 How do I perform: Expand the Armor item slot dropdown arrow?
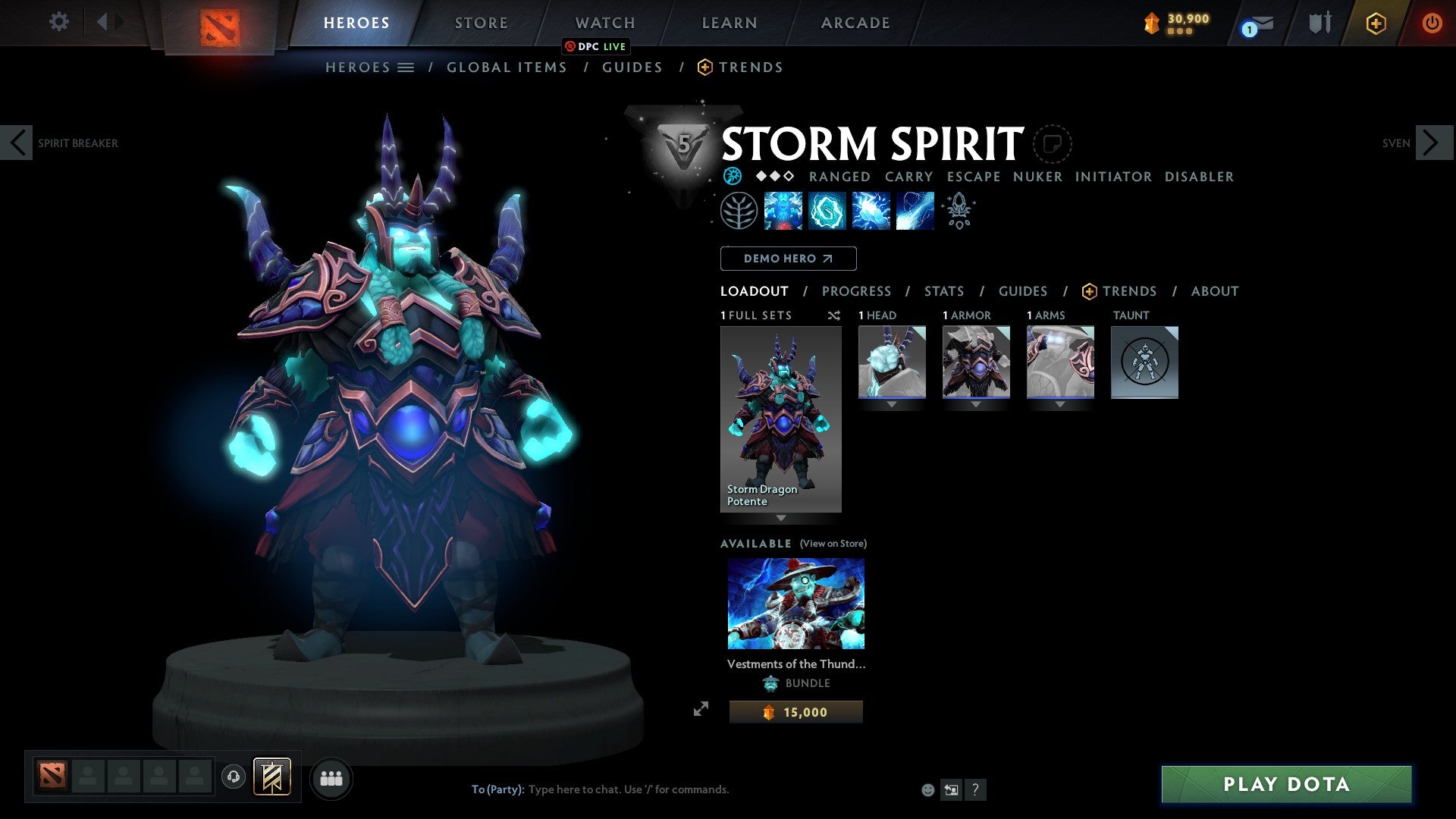976,404
